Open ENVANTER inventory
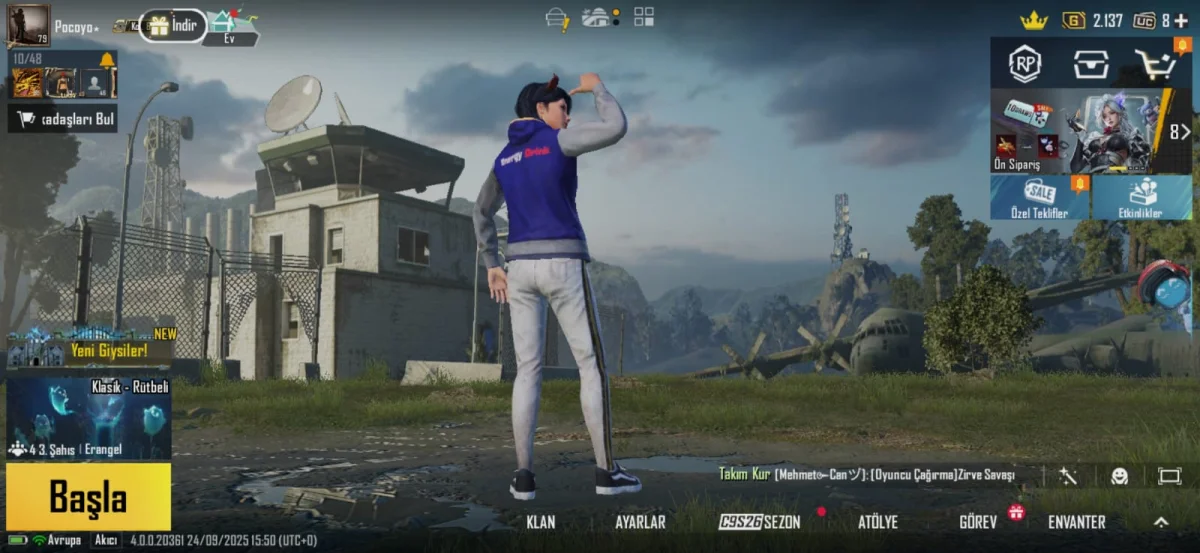Image resolution: width=1200 pixels, height=553 pixels. point(1076,522)
